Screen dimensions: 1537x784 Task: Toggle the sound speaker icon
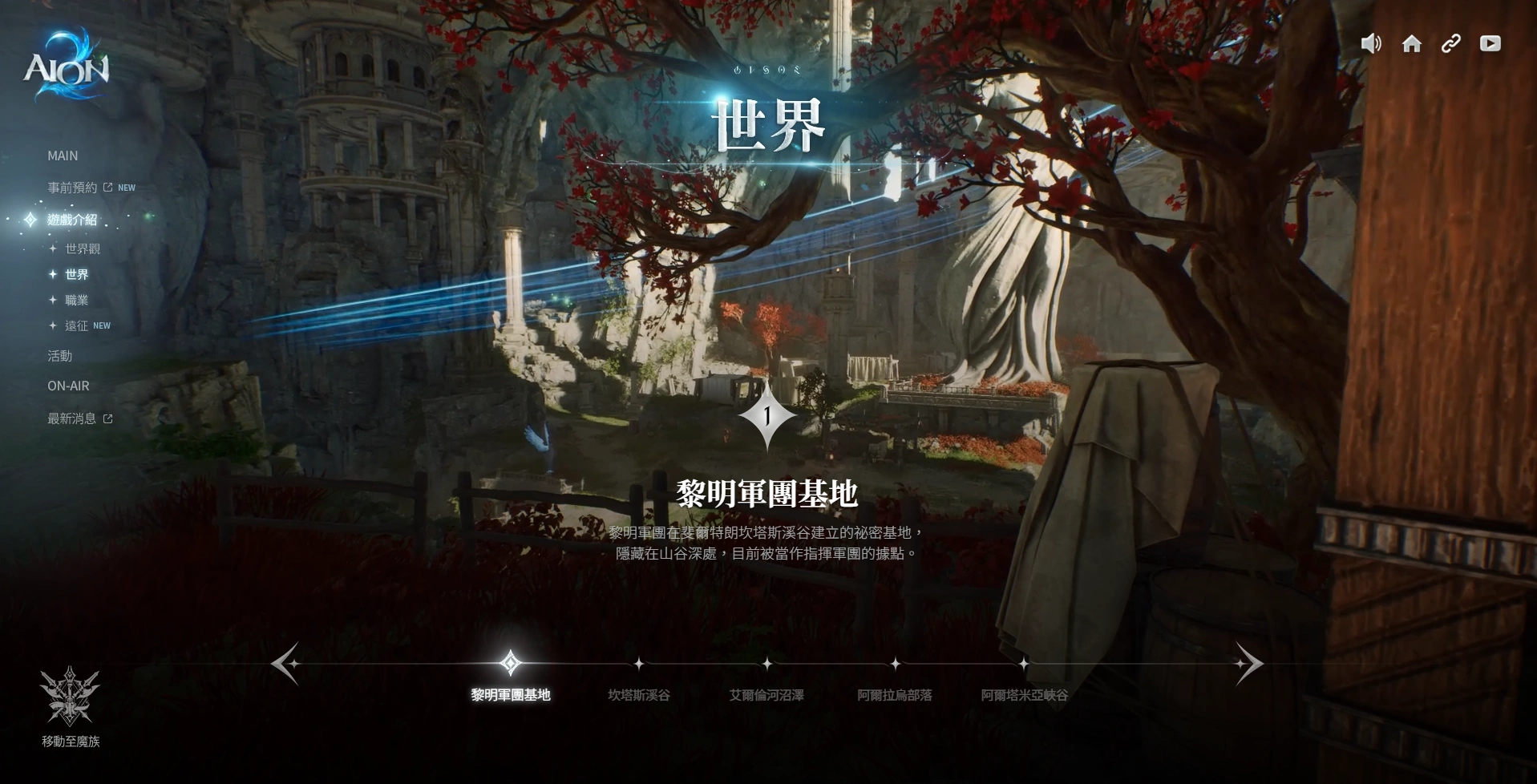(1371, 44)
